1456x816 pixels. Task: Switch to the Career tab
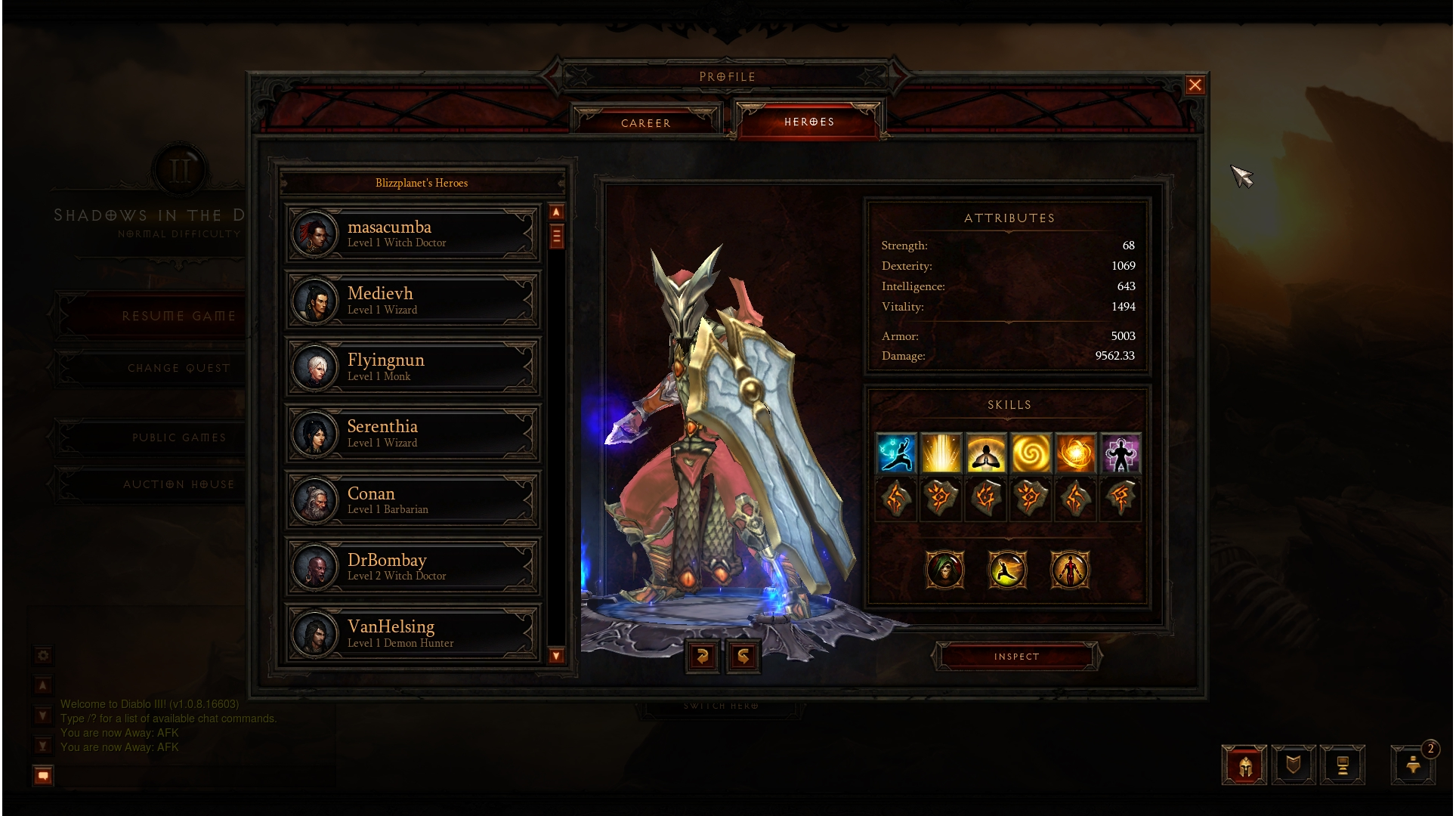pos(645,122)
